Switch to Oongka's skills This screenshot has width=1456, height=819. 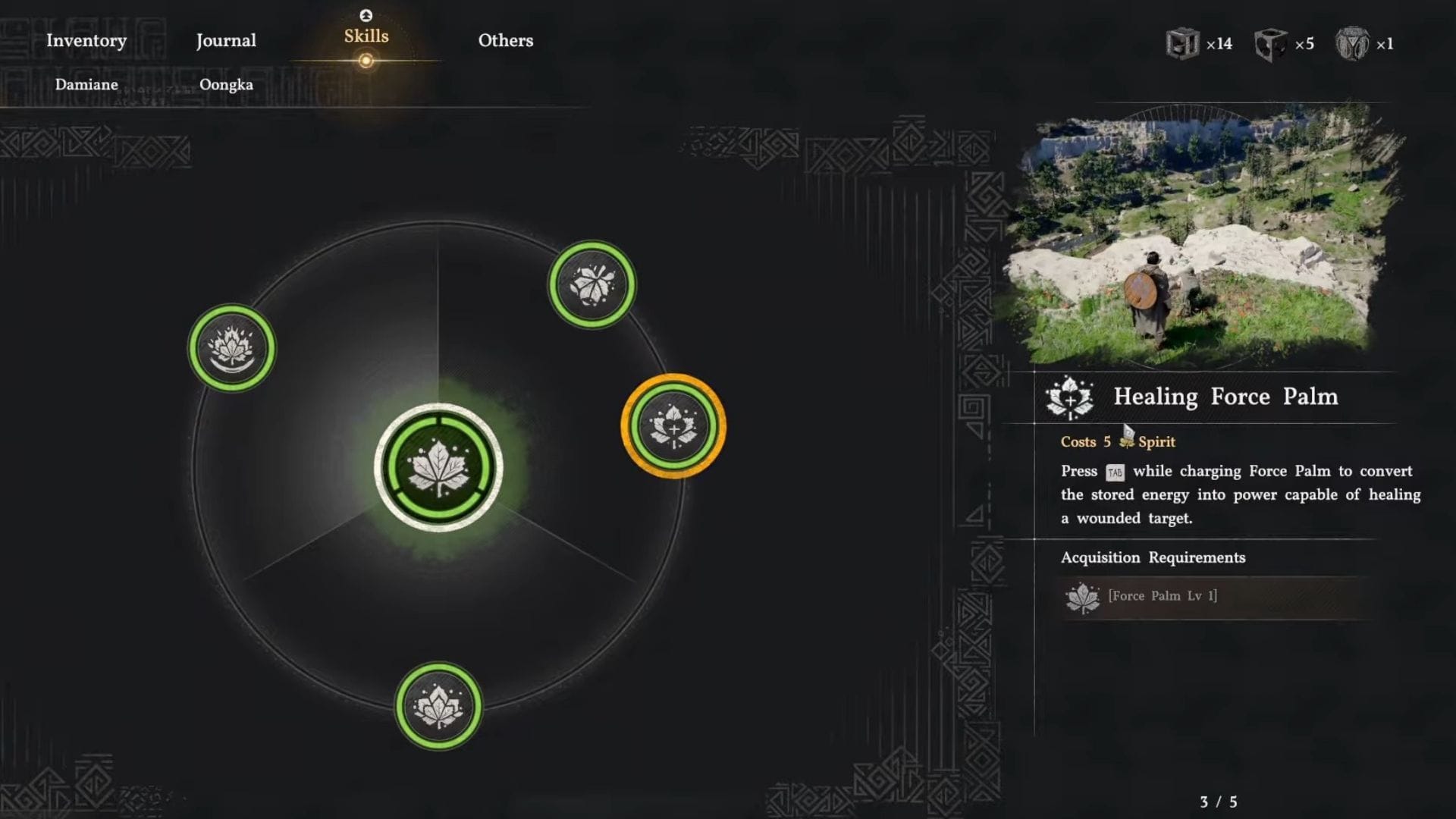pos(226,85)
